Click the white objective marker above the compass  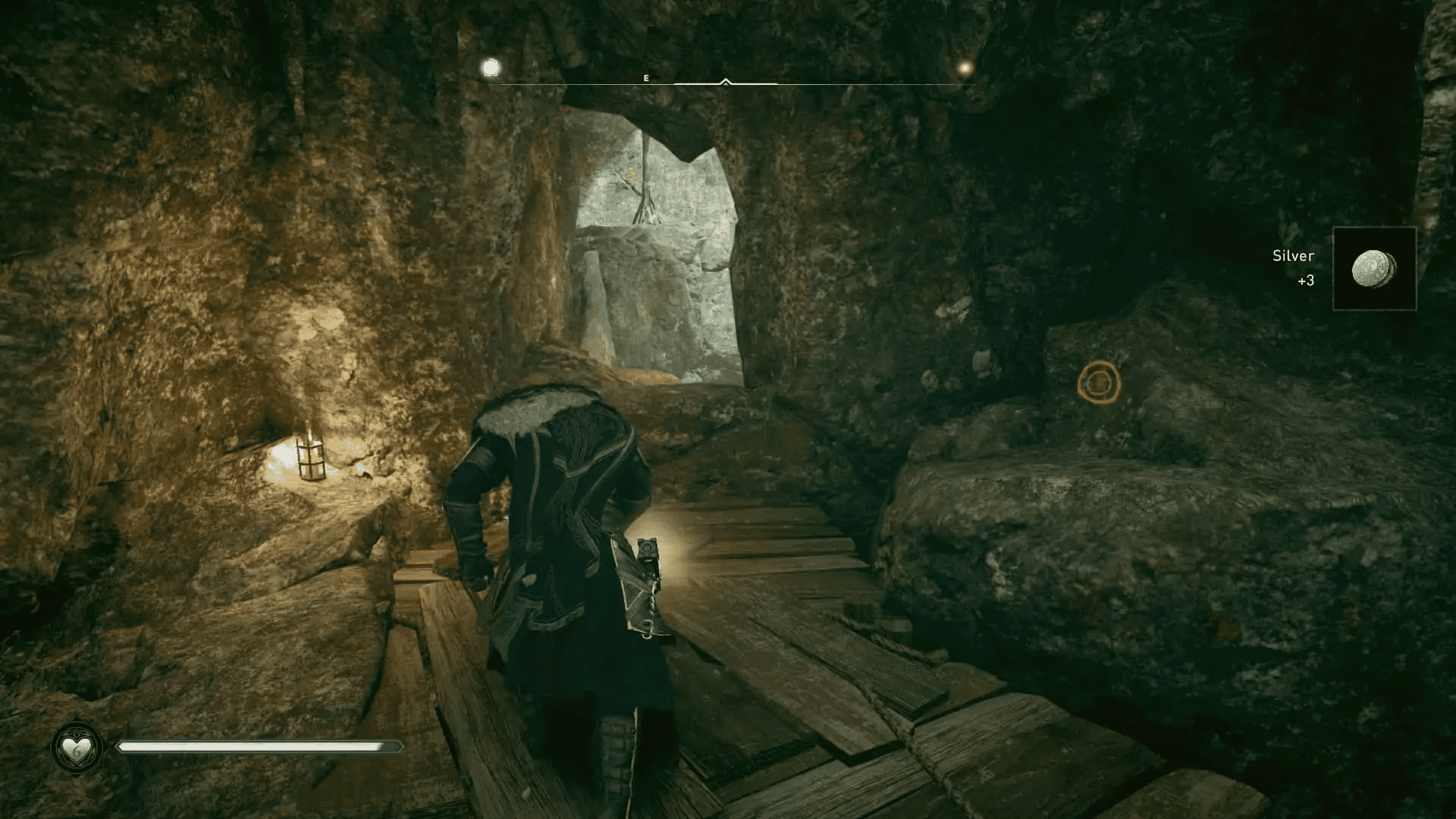(490, 68)
